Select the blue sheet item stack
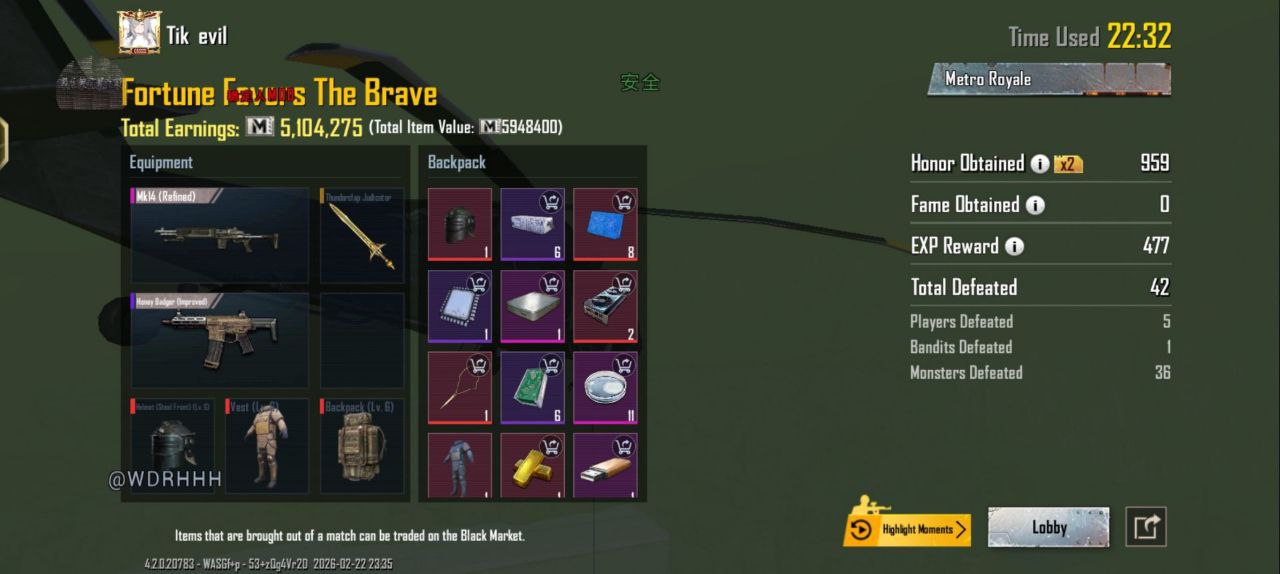The height and width of the screenshot is (574, 1280). pyautogui.click(x=605, y=224)
